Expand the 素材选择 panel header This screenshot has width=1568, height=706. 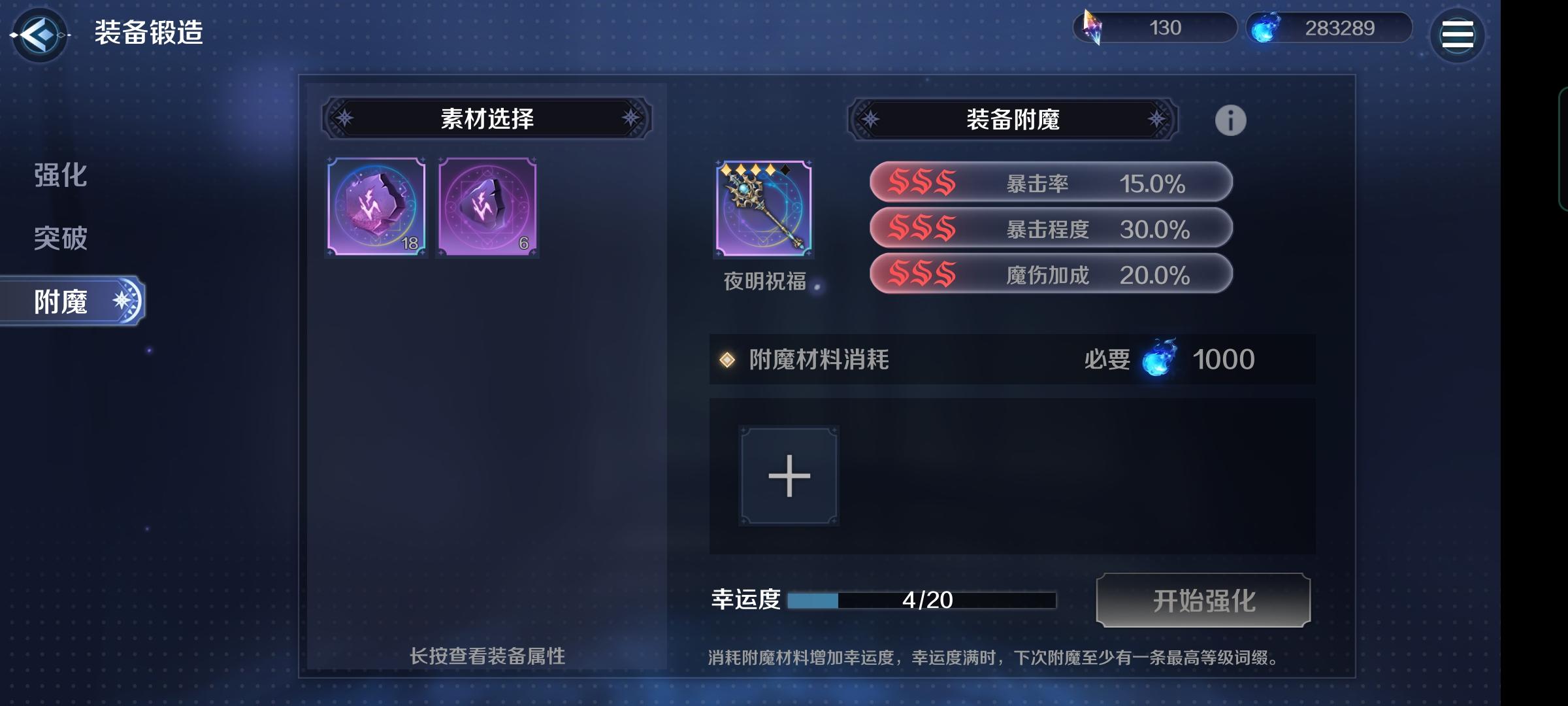488,120
